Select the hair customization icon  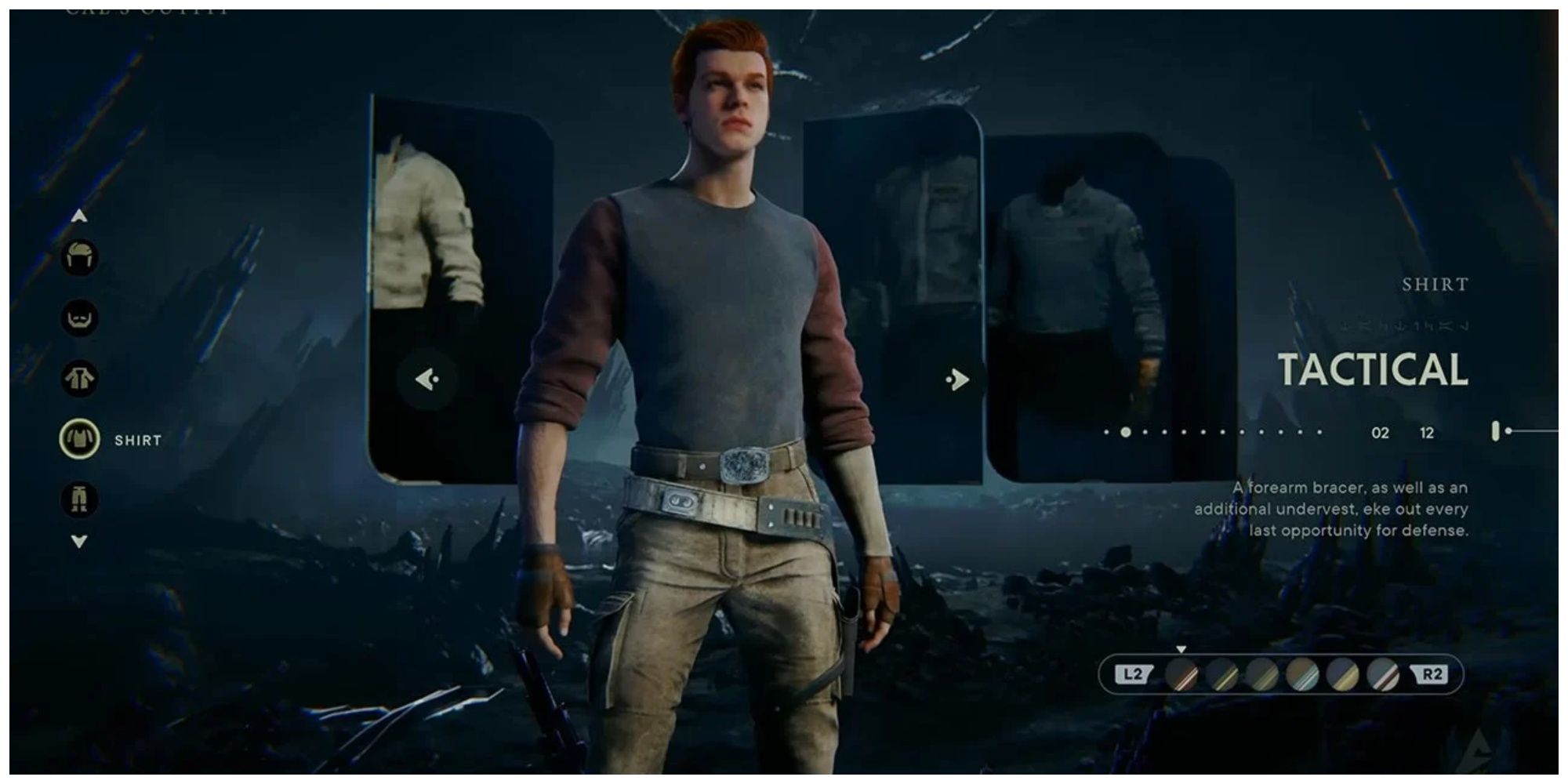79,256
